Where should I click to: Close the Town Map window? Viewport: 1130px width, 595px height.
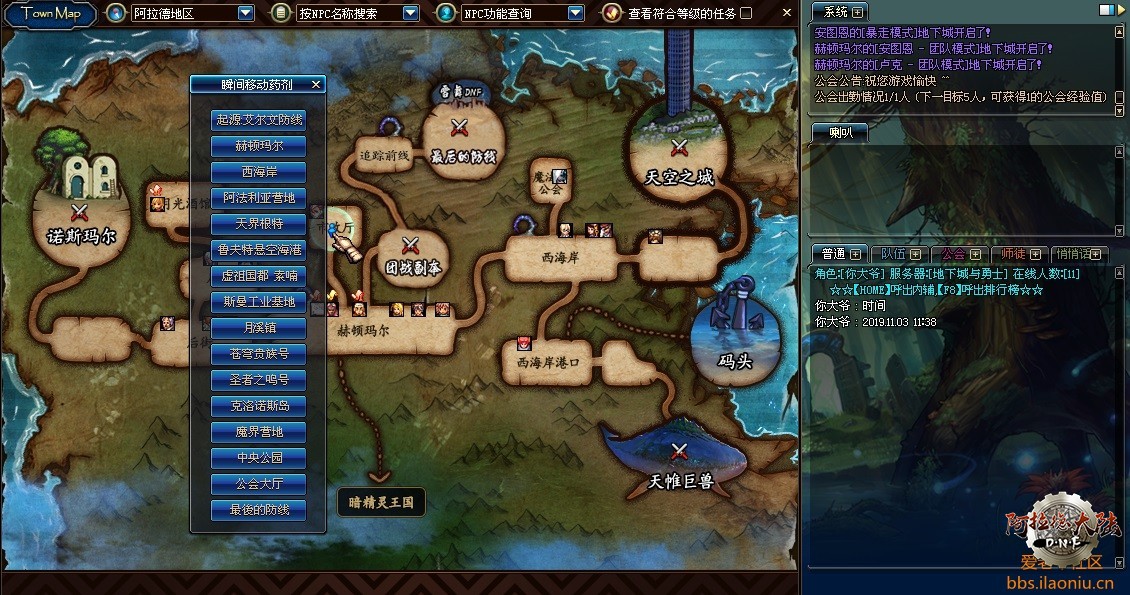pyautogui.click(x=786, y=13)
